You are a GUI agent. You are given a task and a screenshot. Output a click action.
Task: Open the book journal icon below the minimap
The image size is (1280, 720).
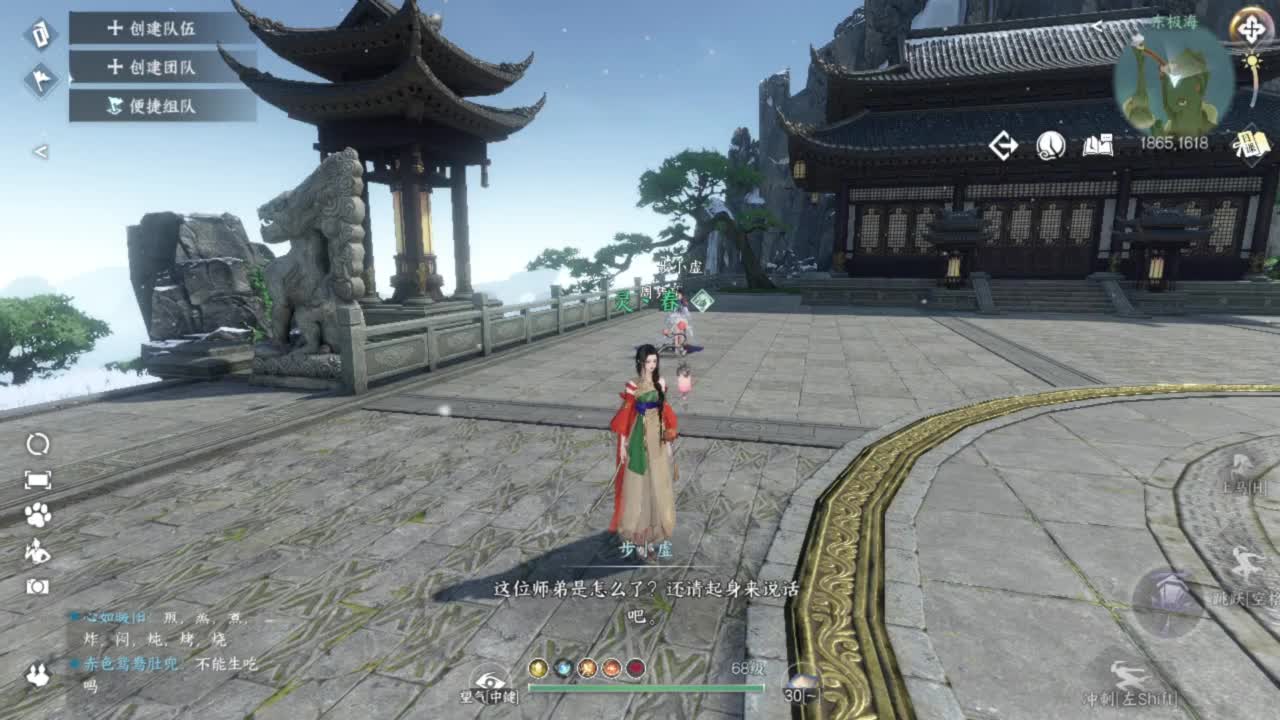[x=1097, y=144]
